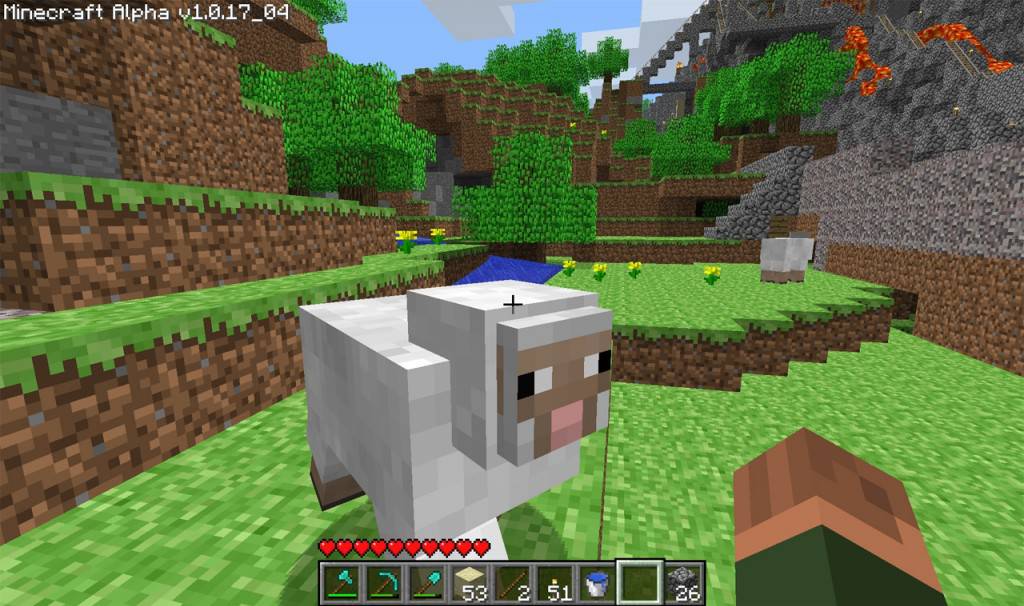Click the highlighted empty hotbar slot
The image size is (1024, 606).
click(x=639, y=583)
